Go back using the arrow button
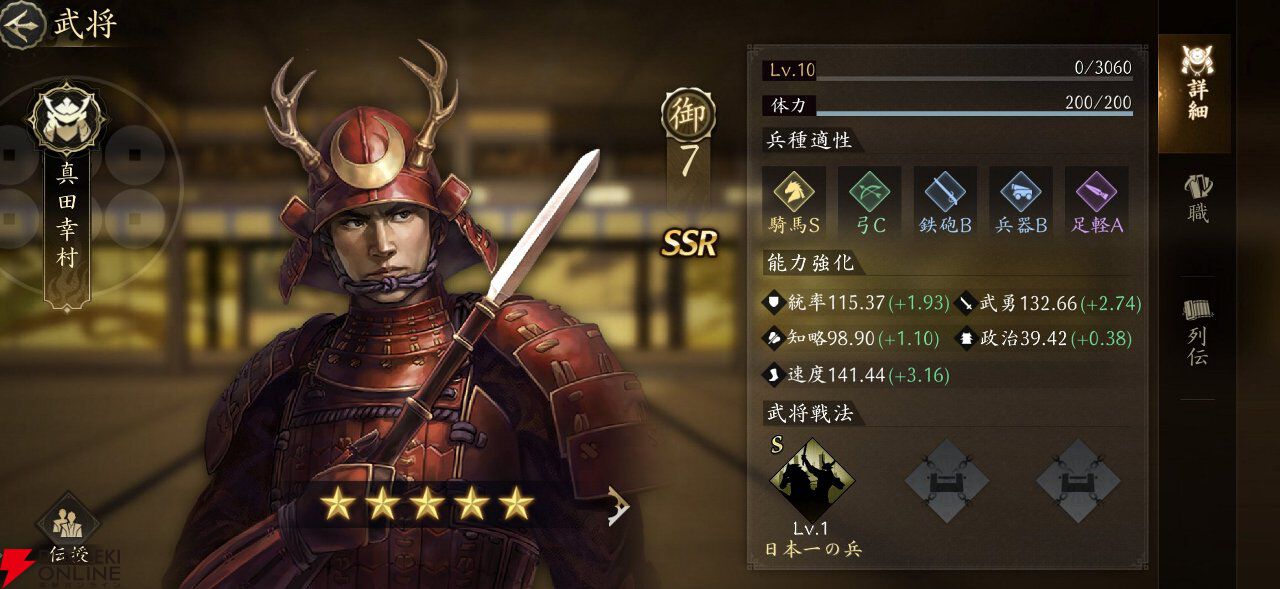Screen dimensions: 1280x589 click(x=22, y=24)
